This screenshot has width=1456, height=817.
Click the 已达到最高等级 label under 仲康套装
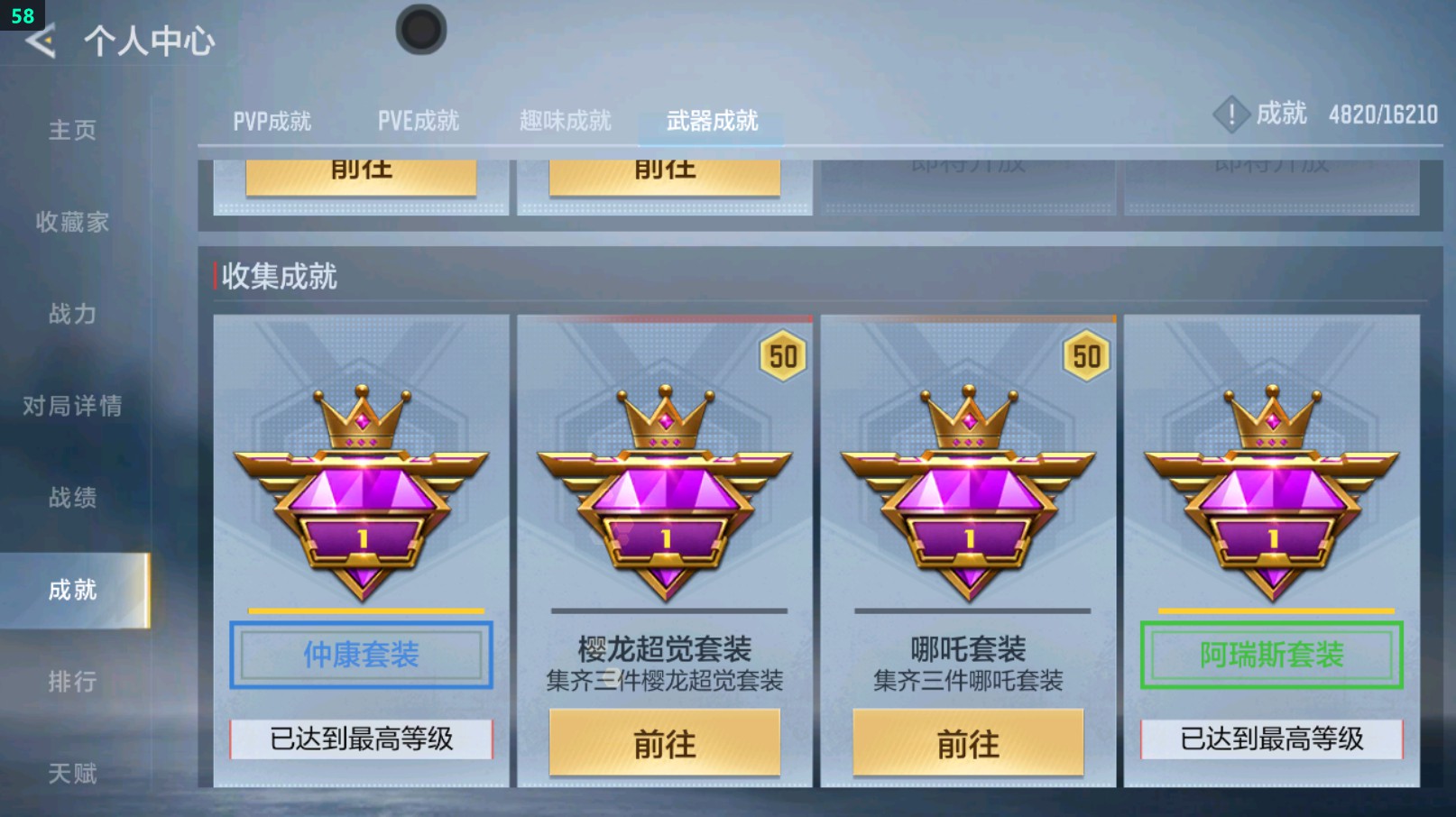coord(360,739)
